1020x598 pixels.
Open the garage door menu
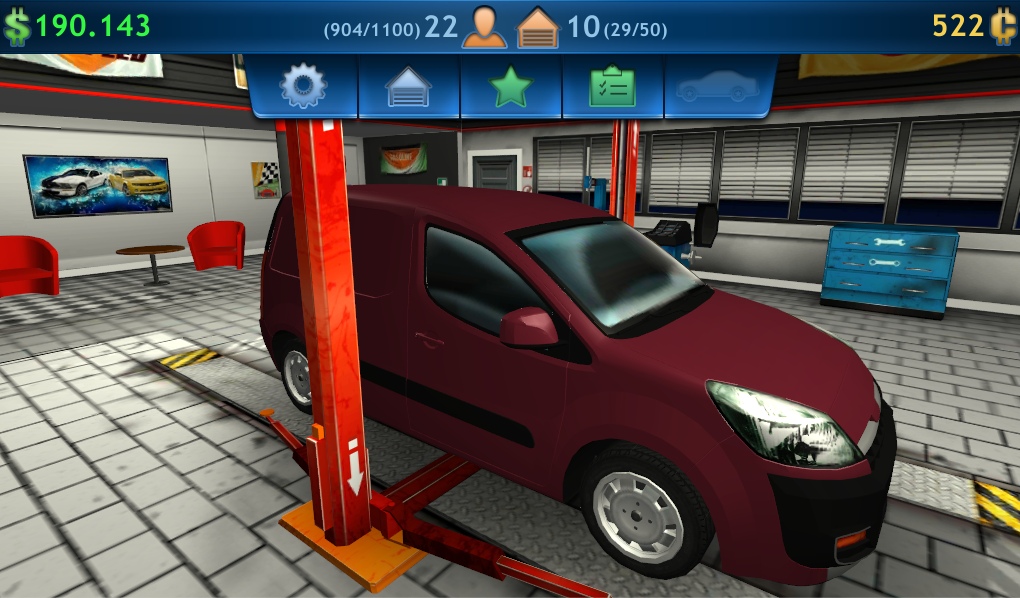[x=409, y=88]
